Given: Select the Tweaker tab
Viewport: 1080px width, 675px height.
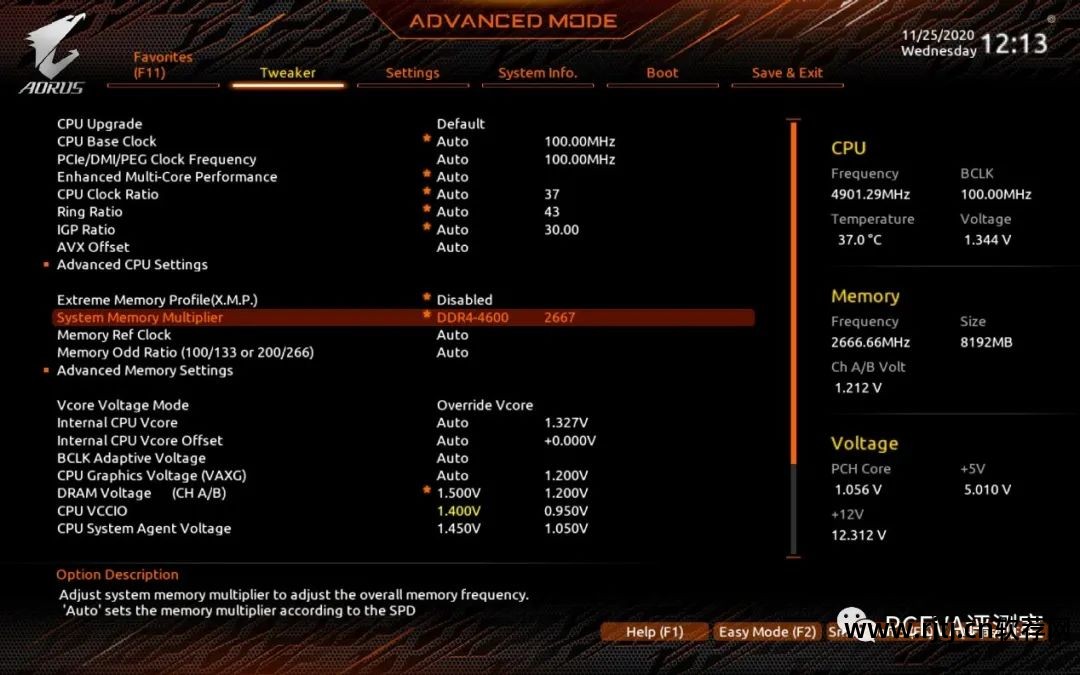Looking at the screenshot, I should [288, 73].
